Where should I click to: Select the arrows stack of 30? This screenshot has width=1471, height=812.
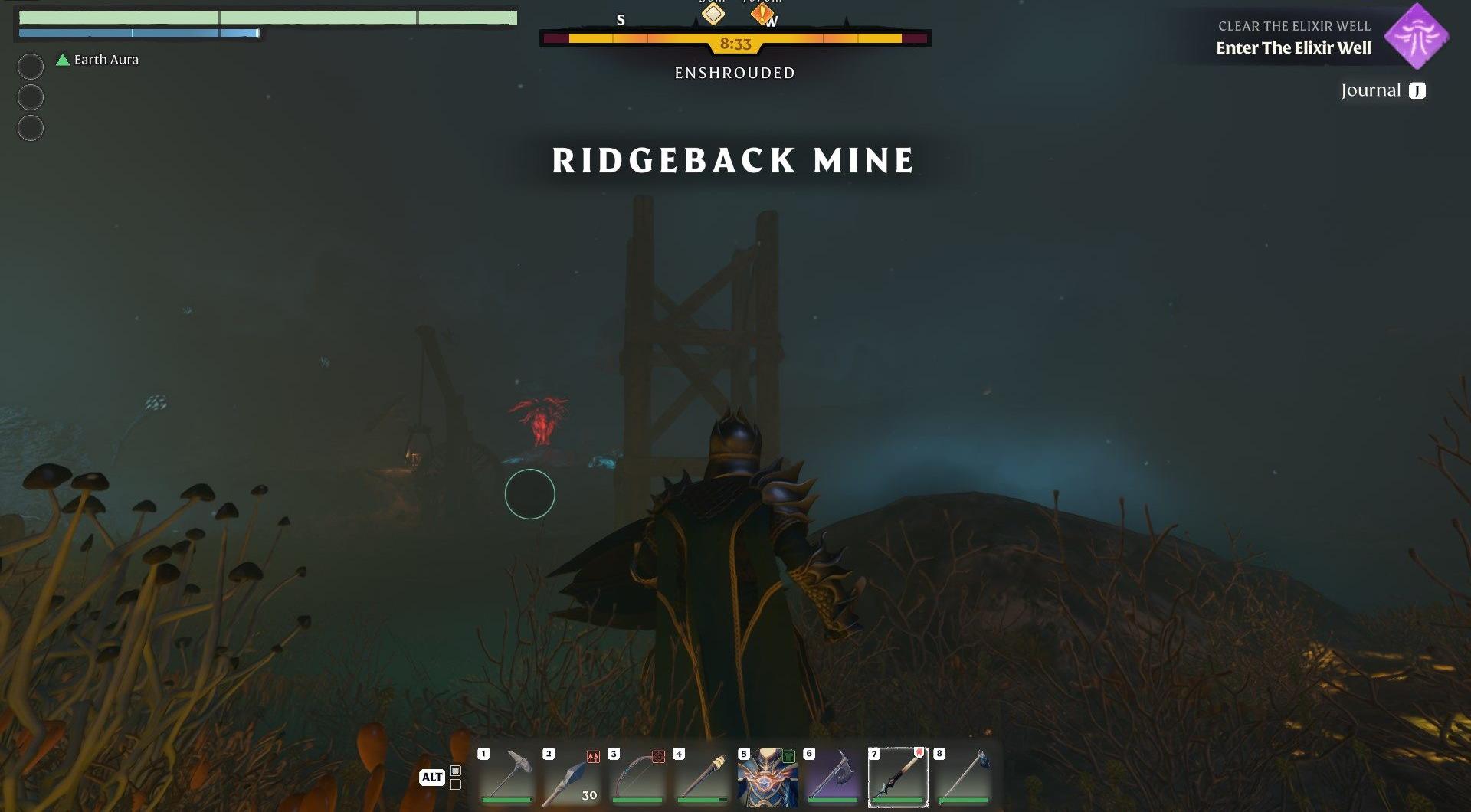coord(572,776)
